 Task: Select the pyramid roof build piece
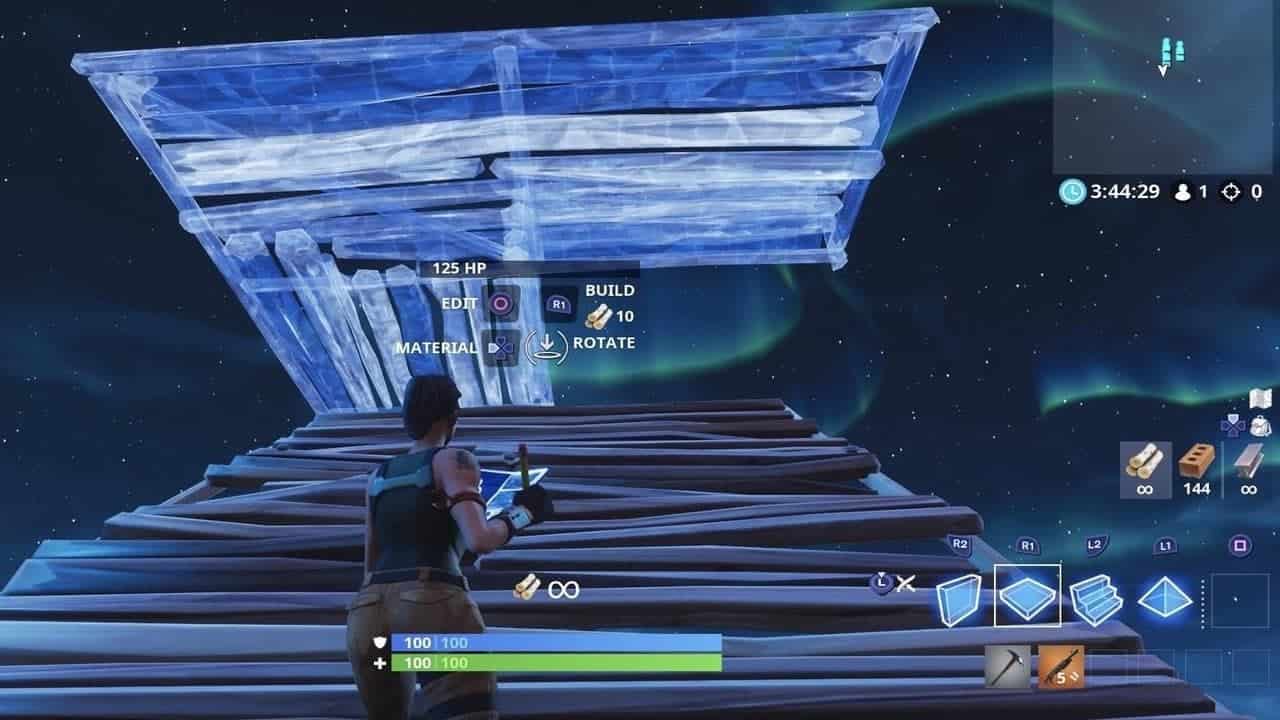pyautogui.click(x=1164, y=595)
